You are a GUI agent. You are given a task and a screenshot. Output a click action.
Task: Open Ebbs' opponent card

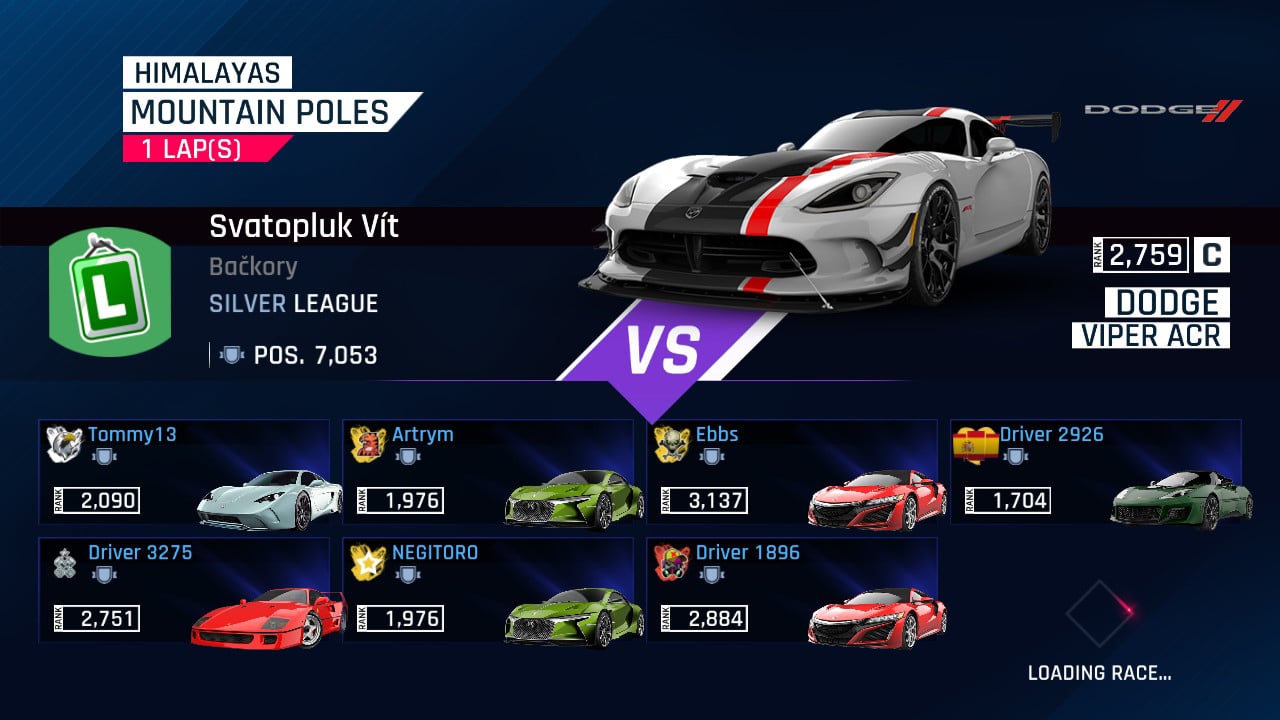[x=793, y=472]
